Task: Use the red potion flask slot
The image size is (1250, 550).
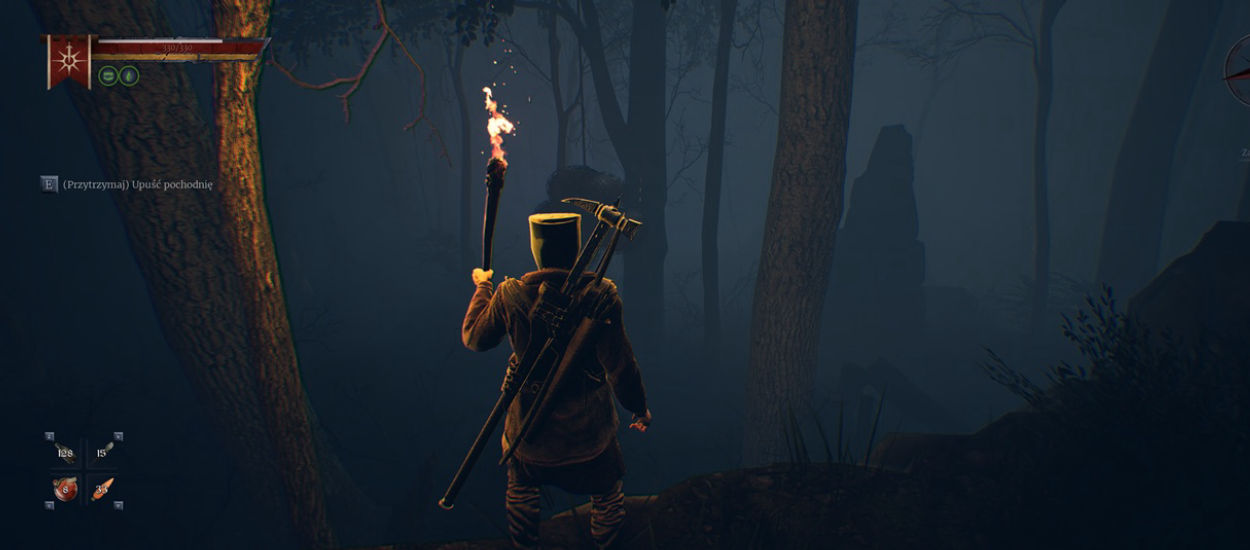Action: [x=66, y=489]
